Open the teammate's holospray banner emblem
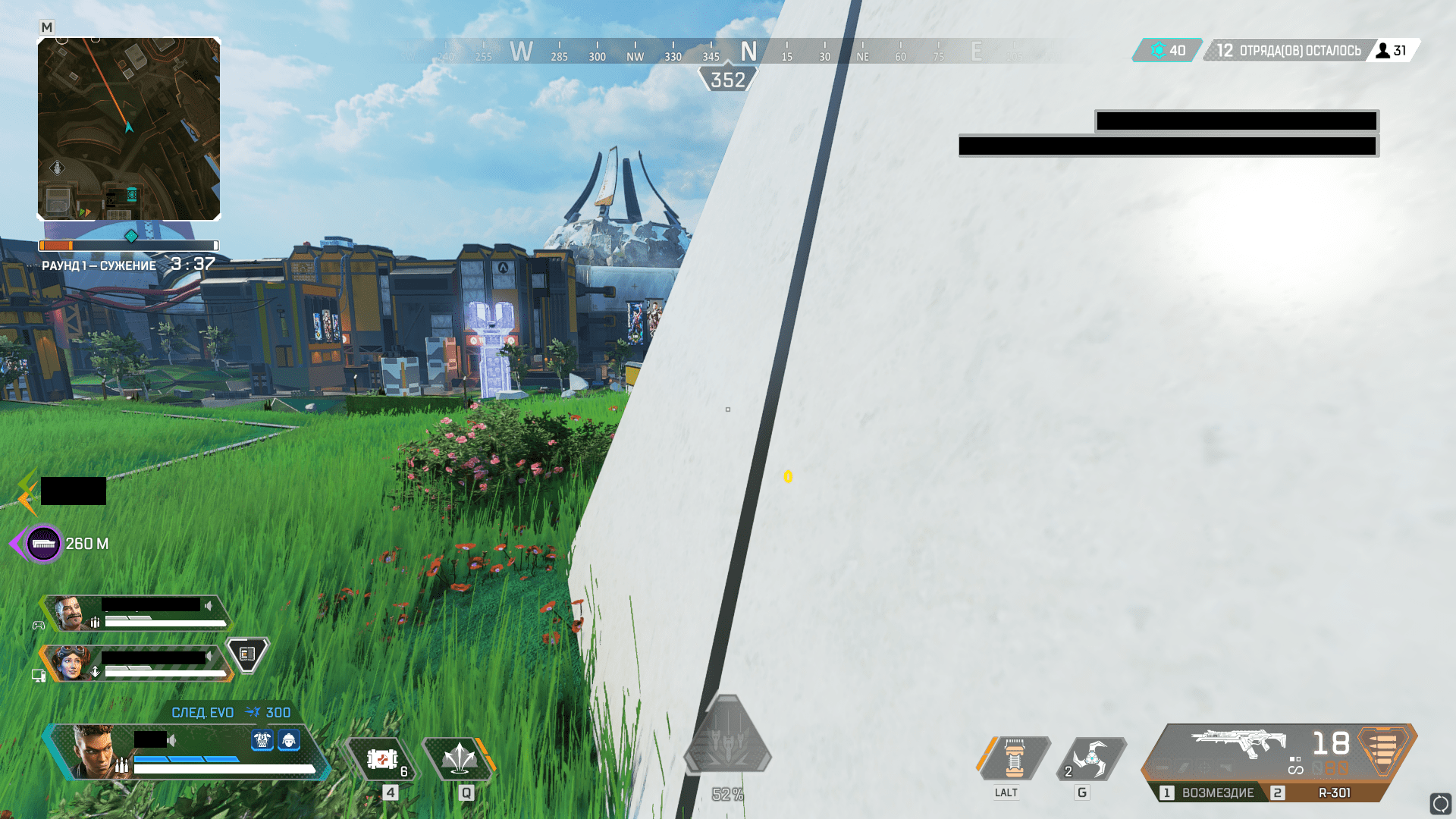Viewport: 1456px width, 819px height. pyautogui.click(x=246, y=654)
